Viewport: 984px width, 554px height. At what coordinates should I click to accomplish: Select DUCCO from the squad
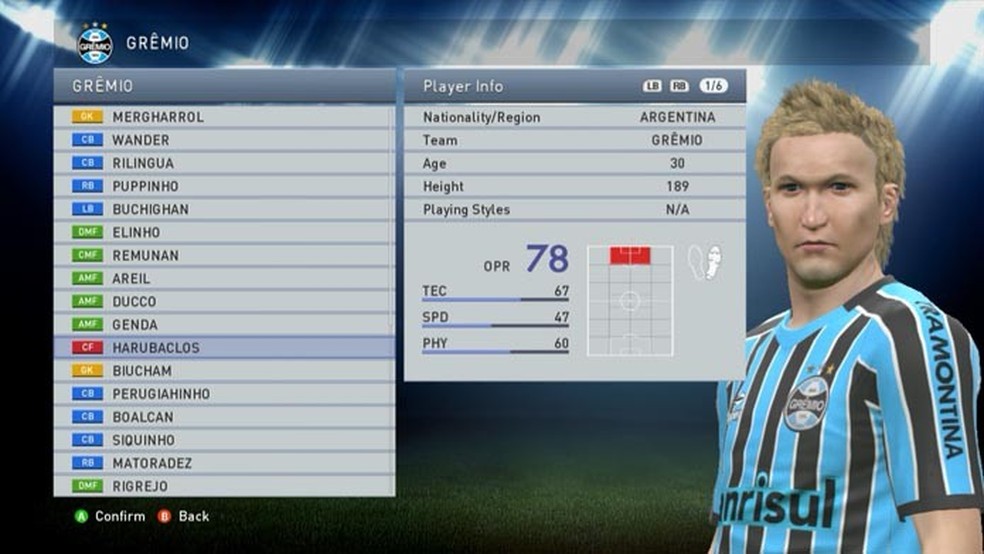coord(134,301)
